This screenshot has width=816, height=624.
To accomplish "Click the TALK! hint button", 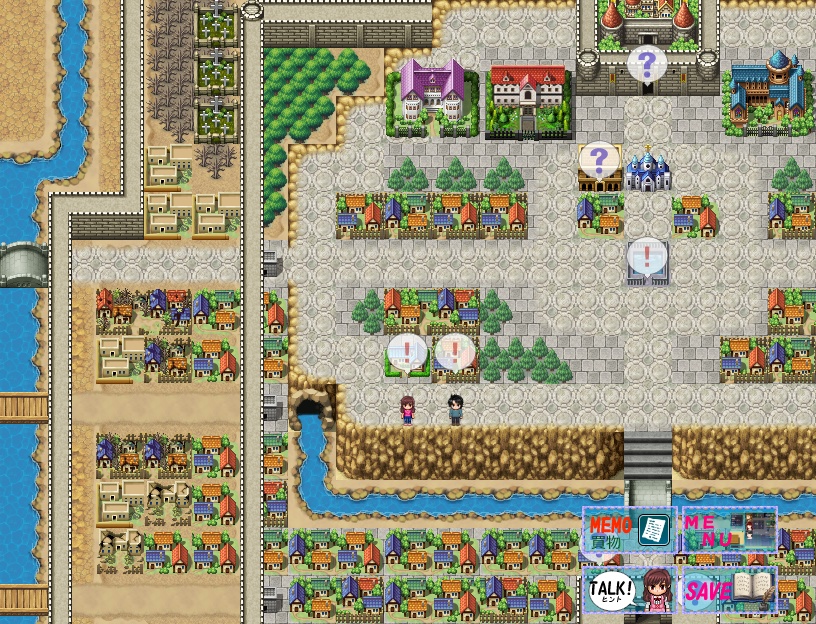I will click(629, 590).
